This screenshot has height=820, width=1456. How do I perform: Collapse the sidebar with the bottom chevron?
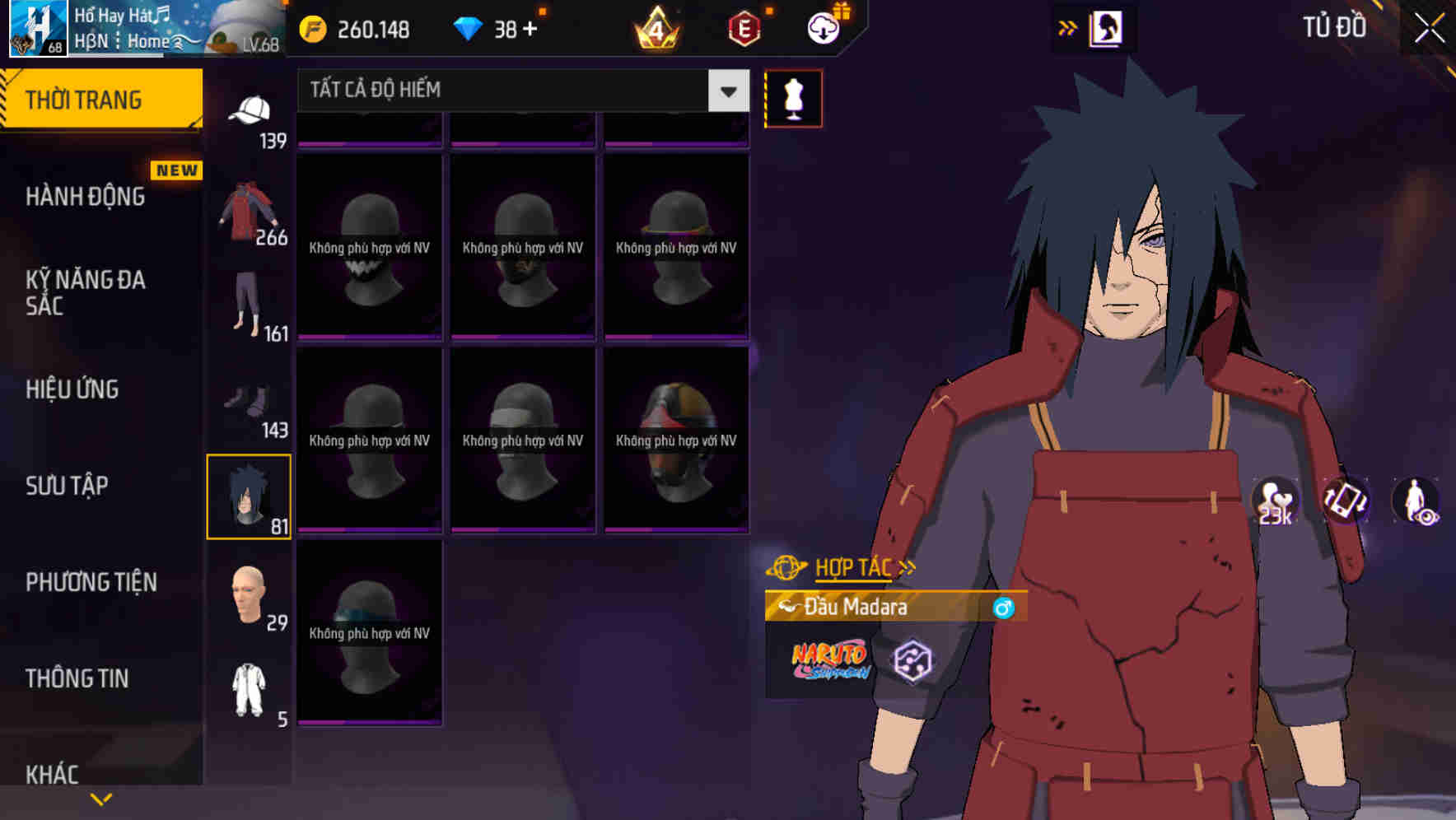(x=100, y=798)
